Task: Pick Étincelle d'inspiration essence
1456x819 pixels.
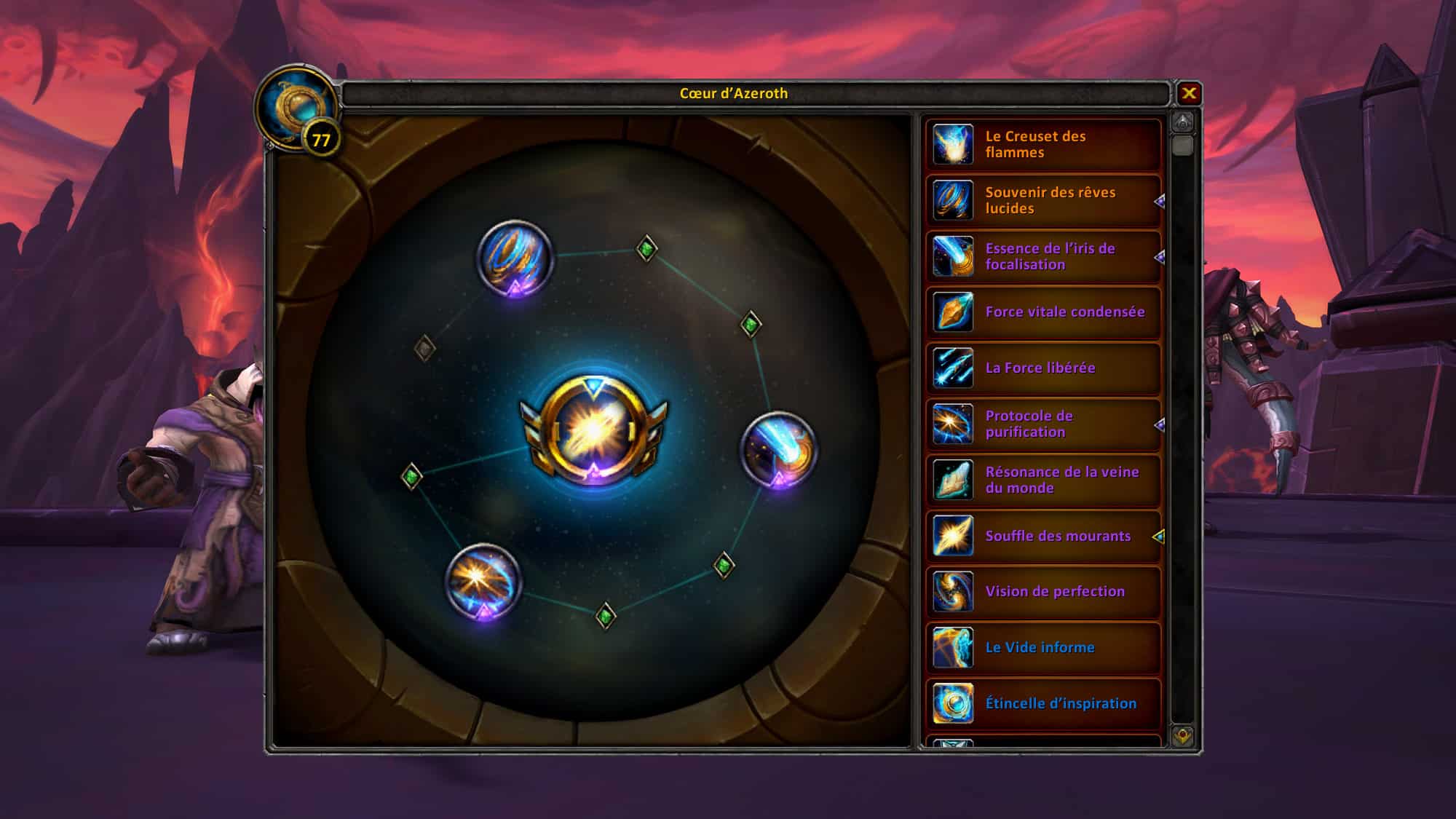Action: coord(1042,703)
